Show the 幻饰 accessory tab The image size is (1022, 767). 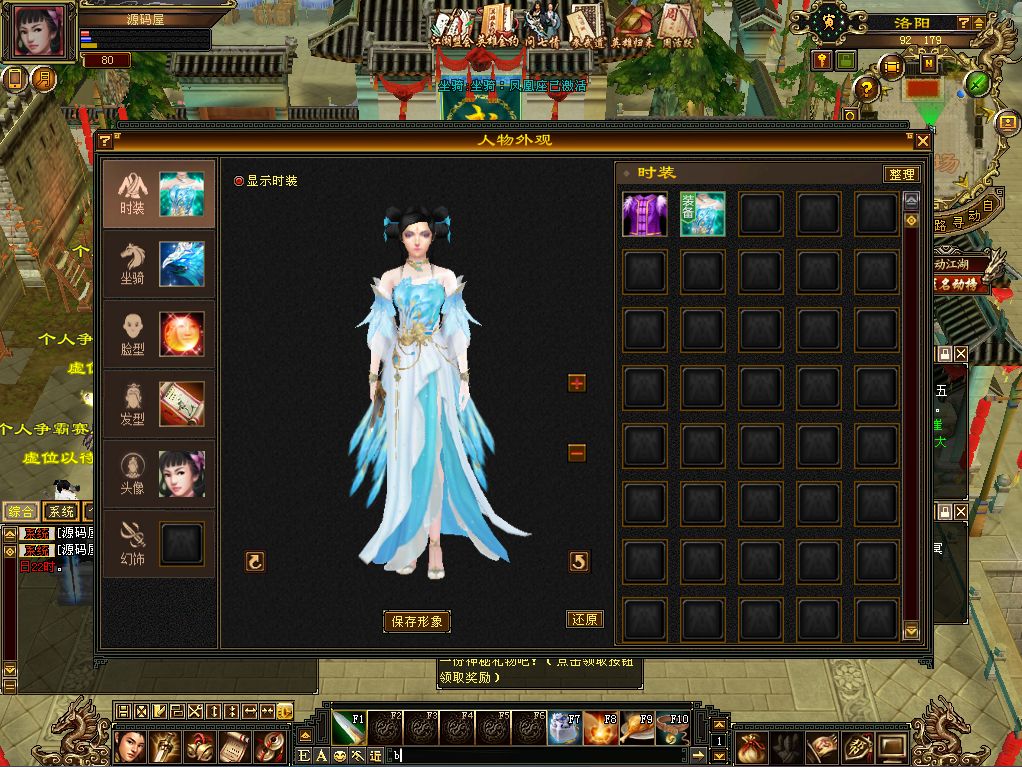point(158,544)
